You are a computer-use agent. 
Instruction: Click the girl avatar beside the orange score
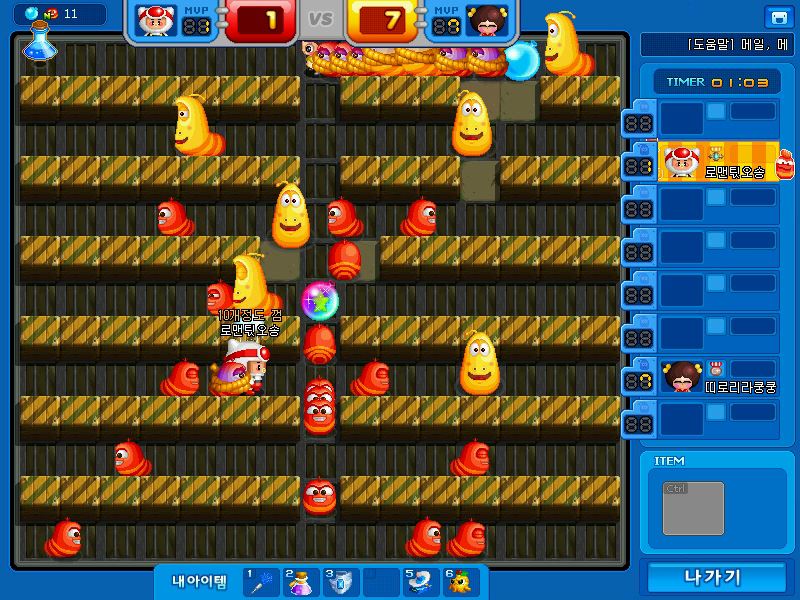[x=488, y=20]
